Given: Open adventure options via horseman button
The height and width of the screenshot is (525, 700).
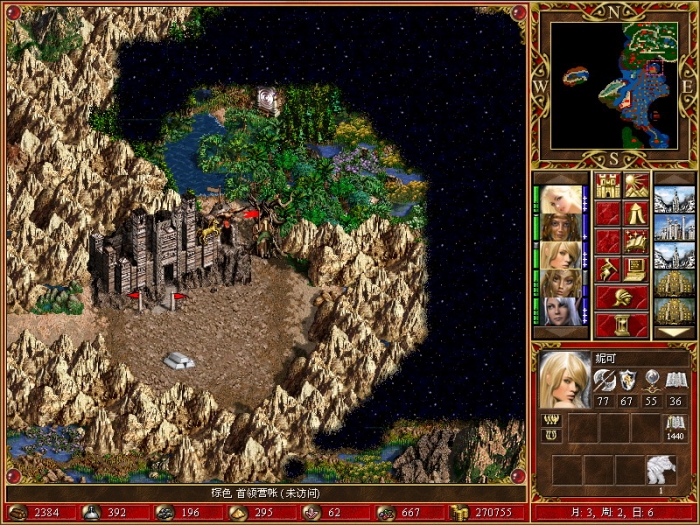Looking at the screenshot, I should [607, 268].
